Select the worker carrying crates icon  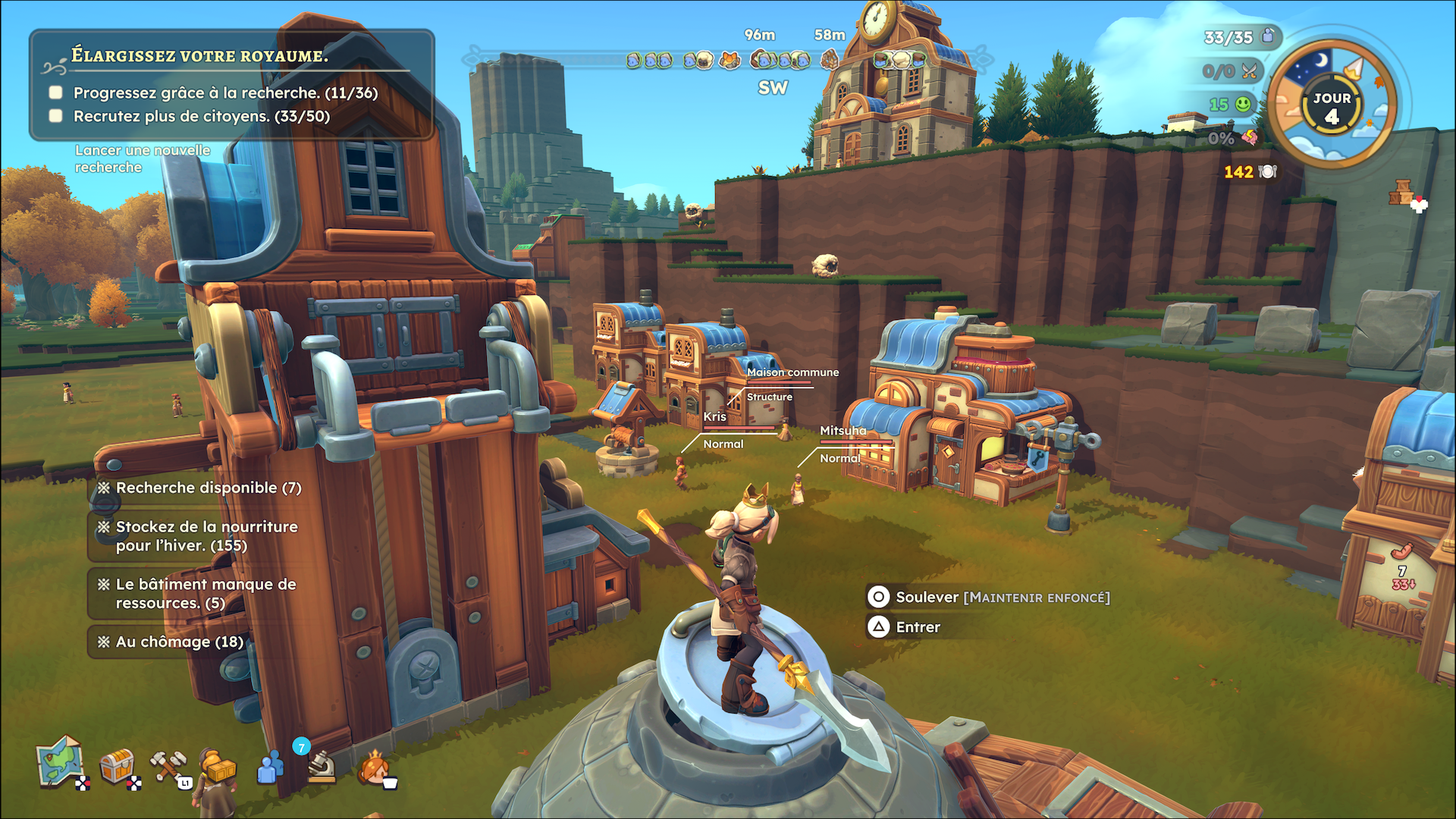pyautogui.click(x=218, y=767)
